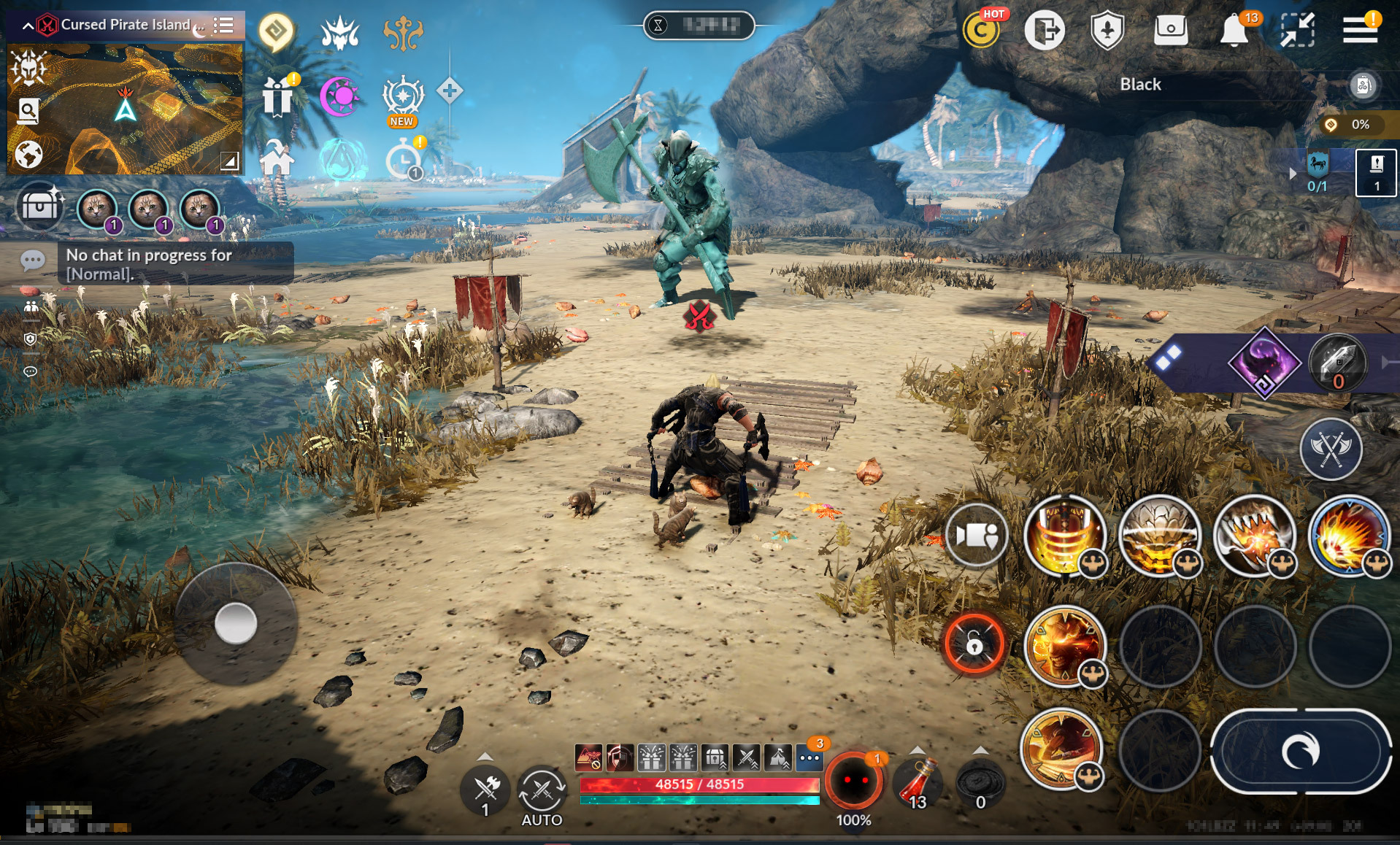Toggle the AUTO combat button
The height and width of the screenshot is (845, 1400).
[542, 793]
